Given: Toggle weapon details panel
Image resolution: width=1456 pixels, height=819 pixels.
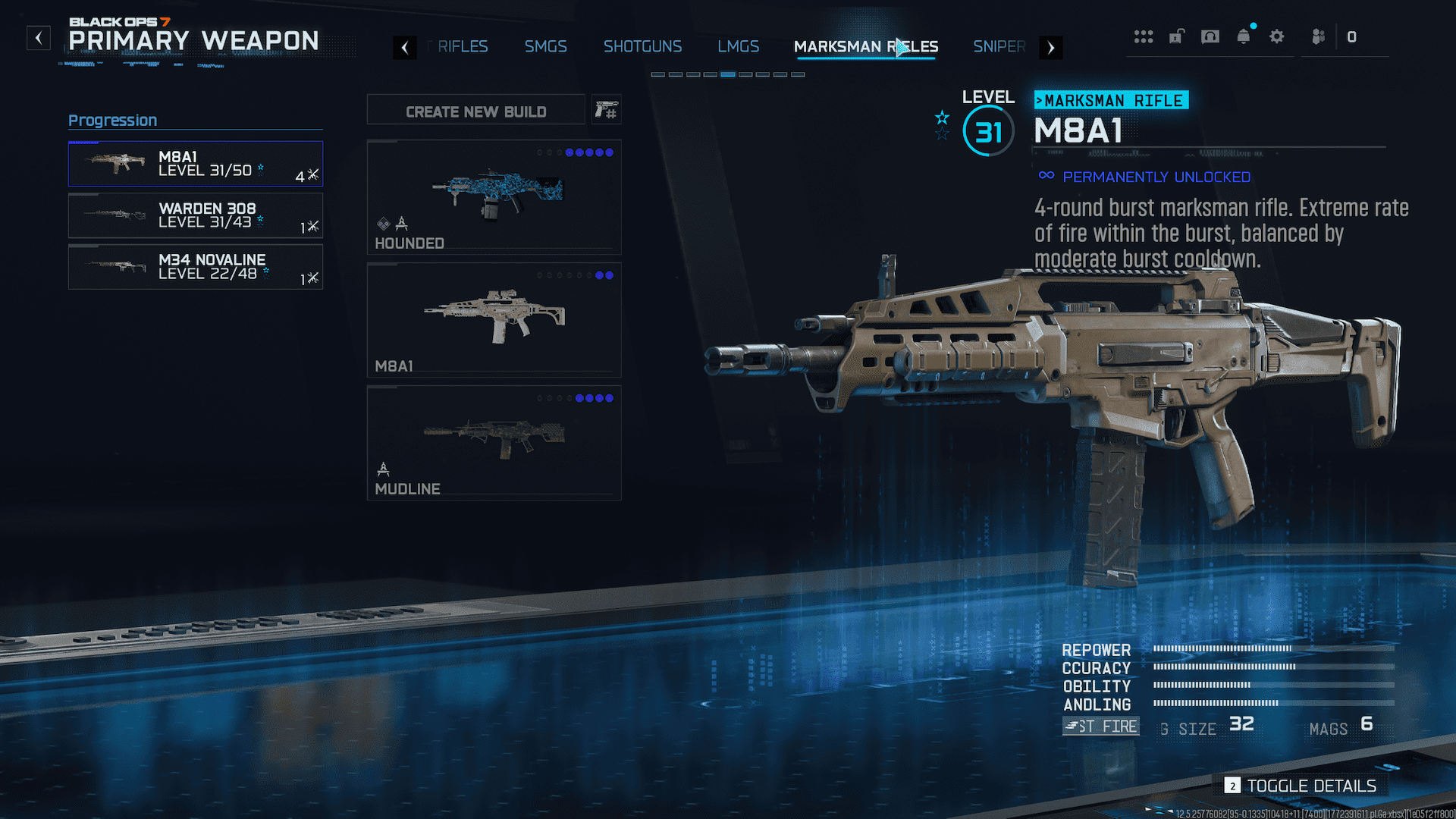Looking at the screenshot, I should tap(1303, 786).
